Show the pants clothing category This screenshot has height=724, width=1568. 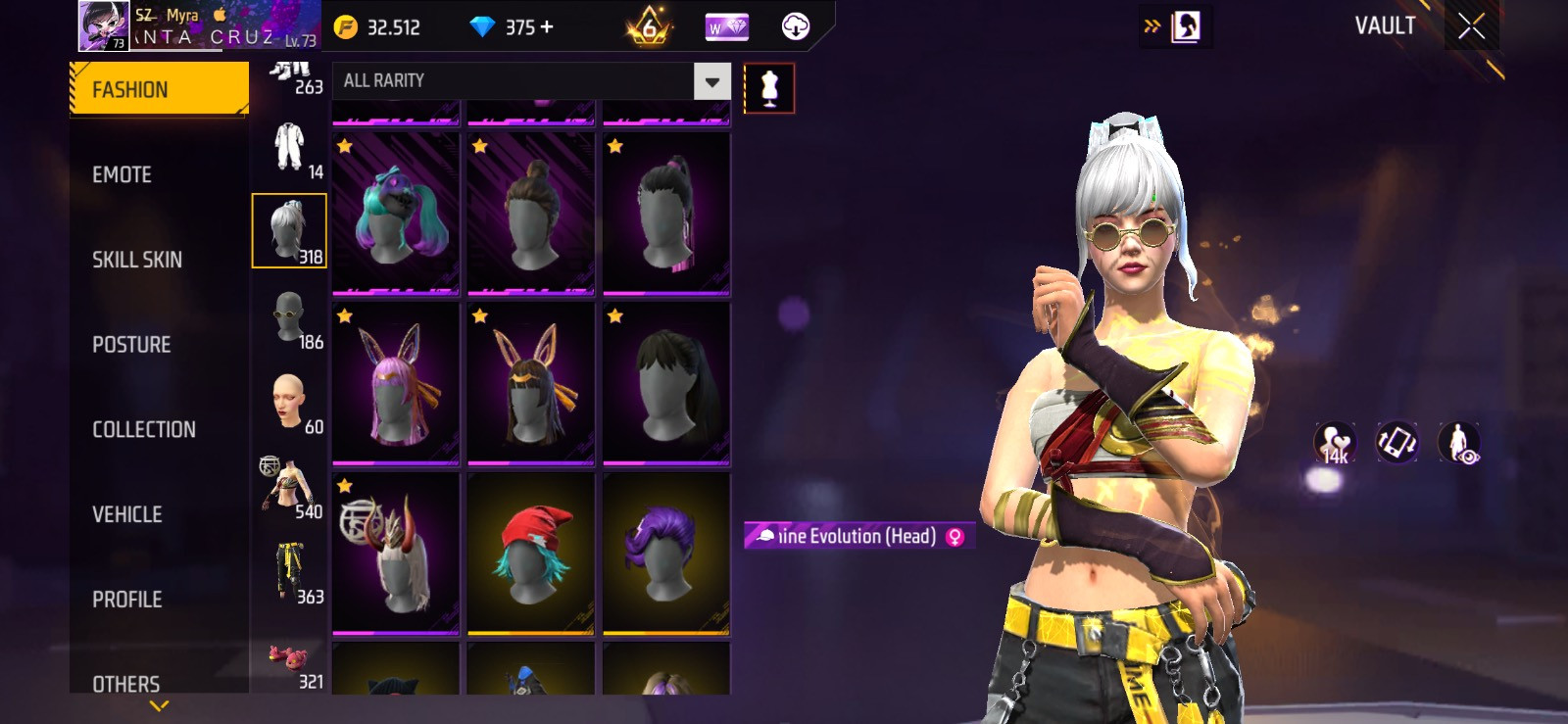pyautogui.click(x=289, y=571)
